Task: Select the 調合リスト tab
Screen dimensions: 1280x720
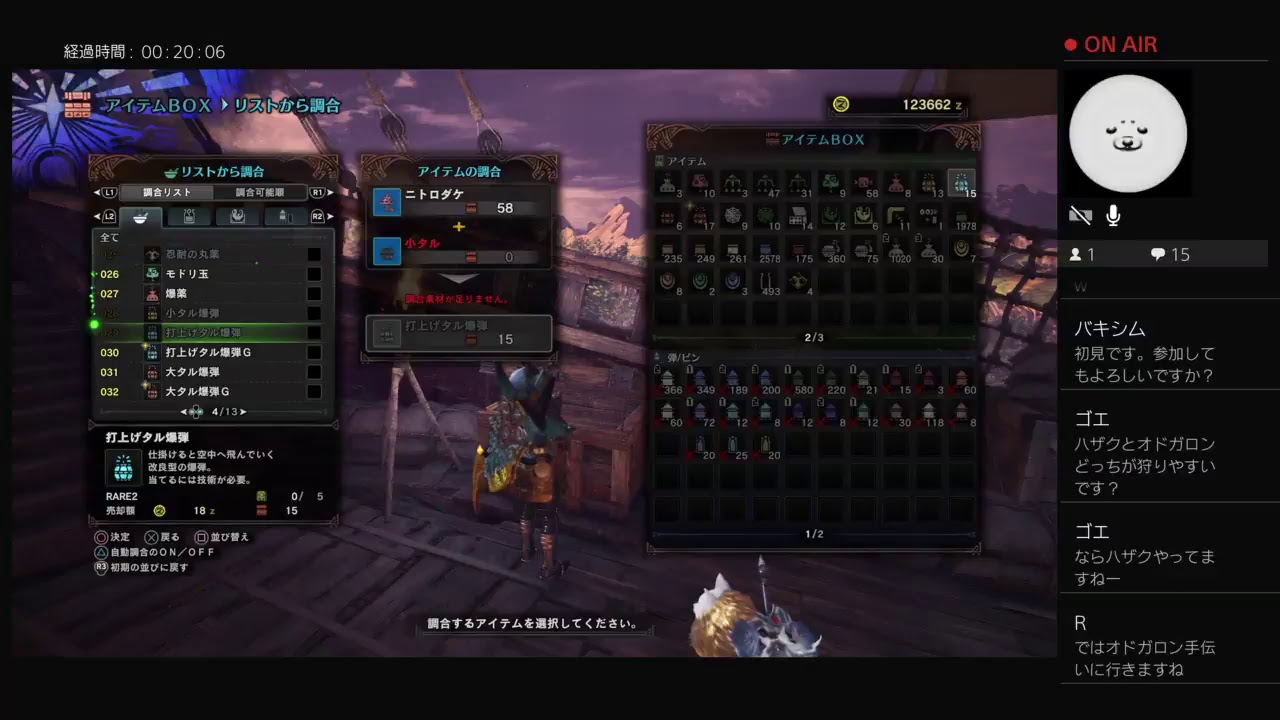Action: pos(164,194)
